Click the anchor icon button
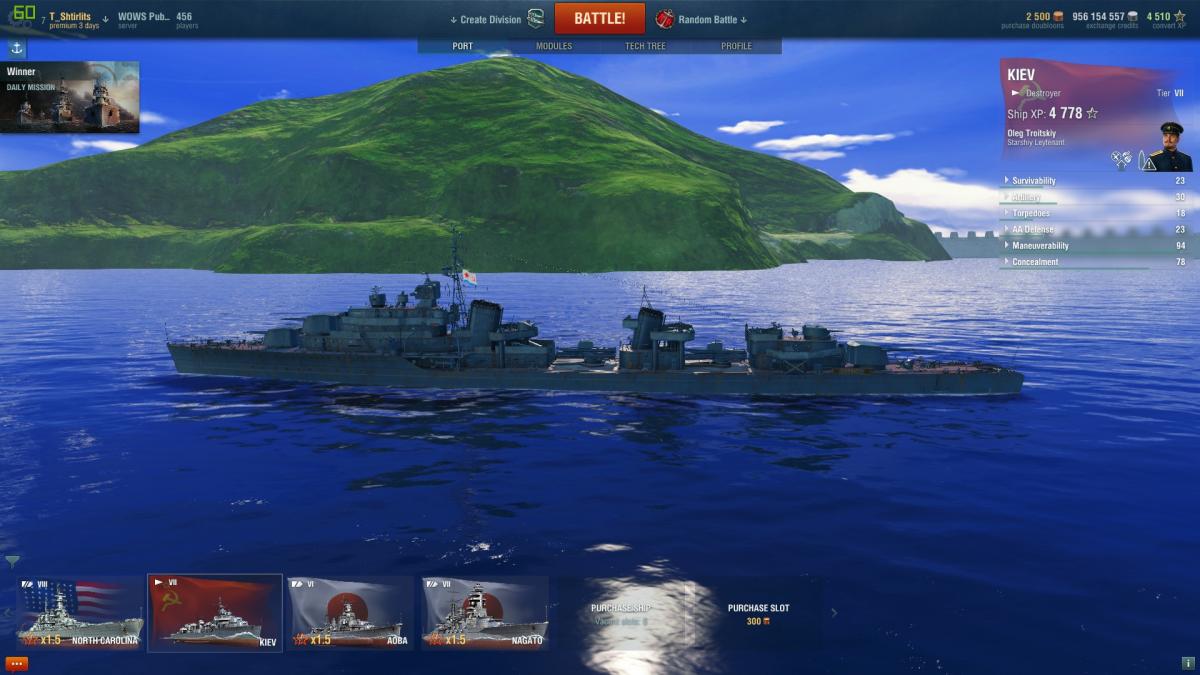 (17, 48)
